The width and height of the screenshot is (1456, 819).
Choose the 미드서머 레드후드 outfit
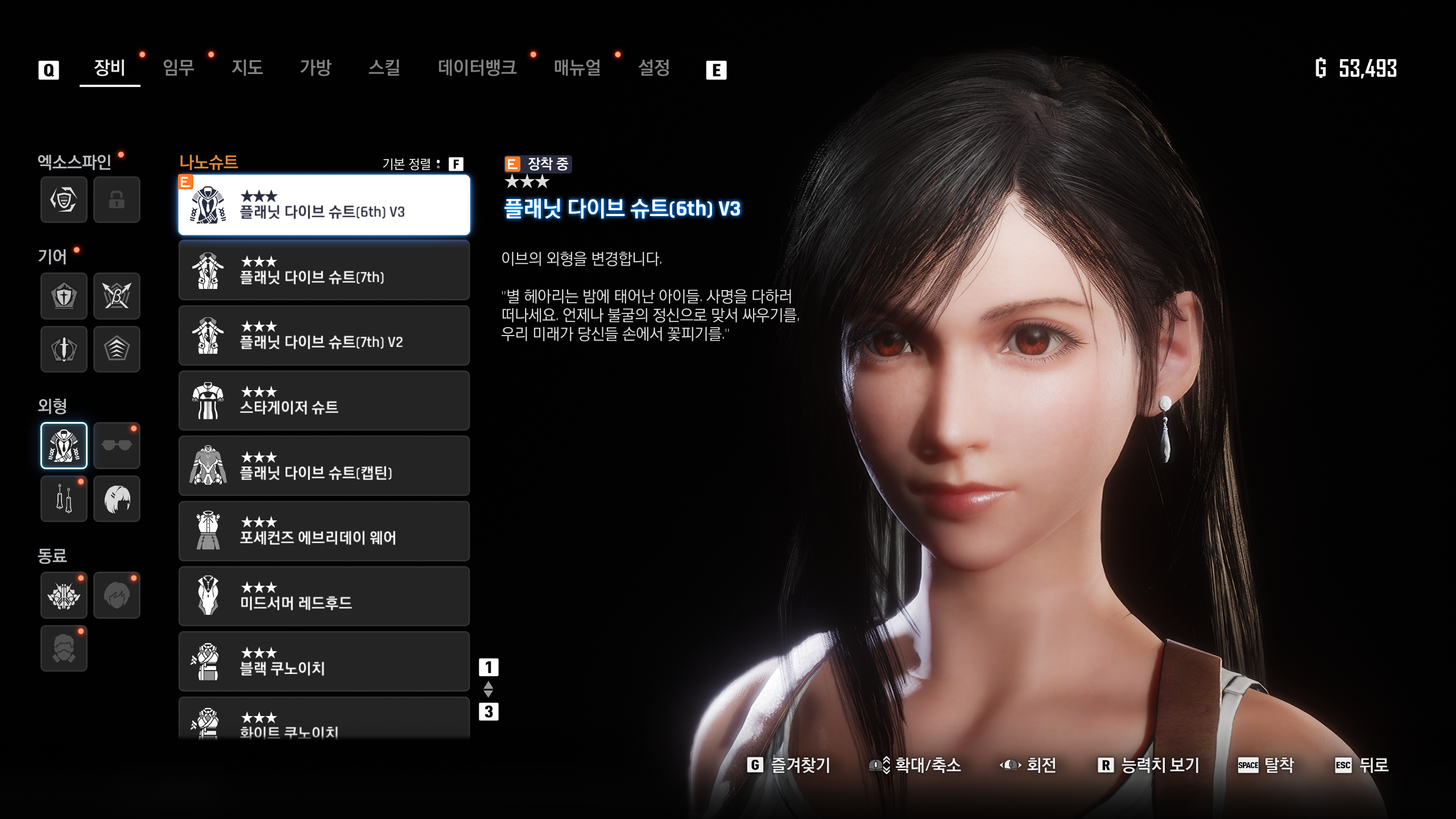[x=324, y=597]
